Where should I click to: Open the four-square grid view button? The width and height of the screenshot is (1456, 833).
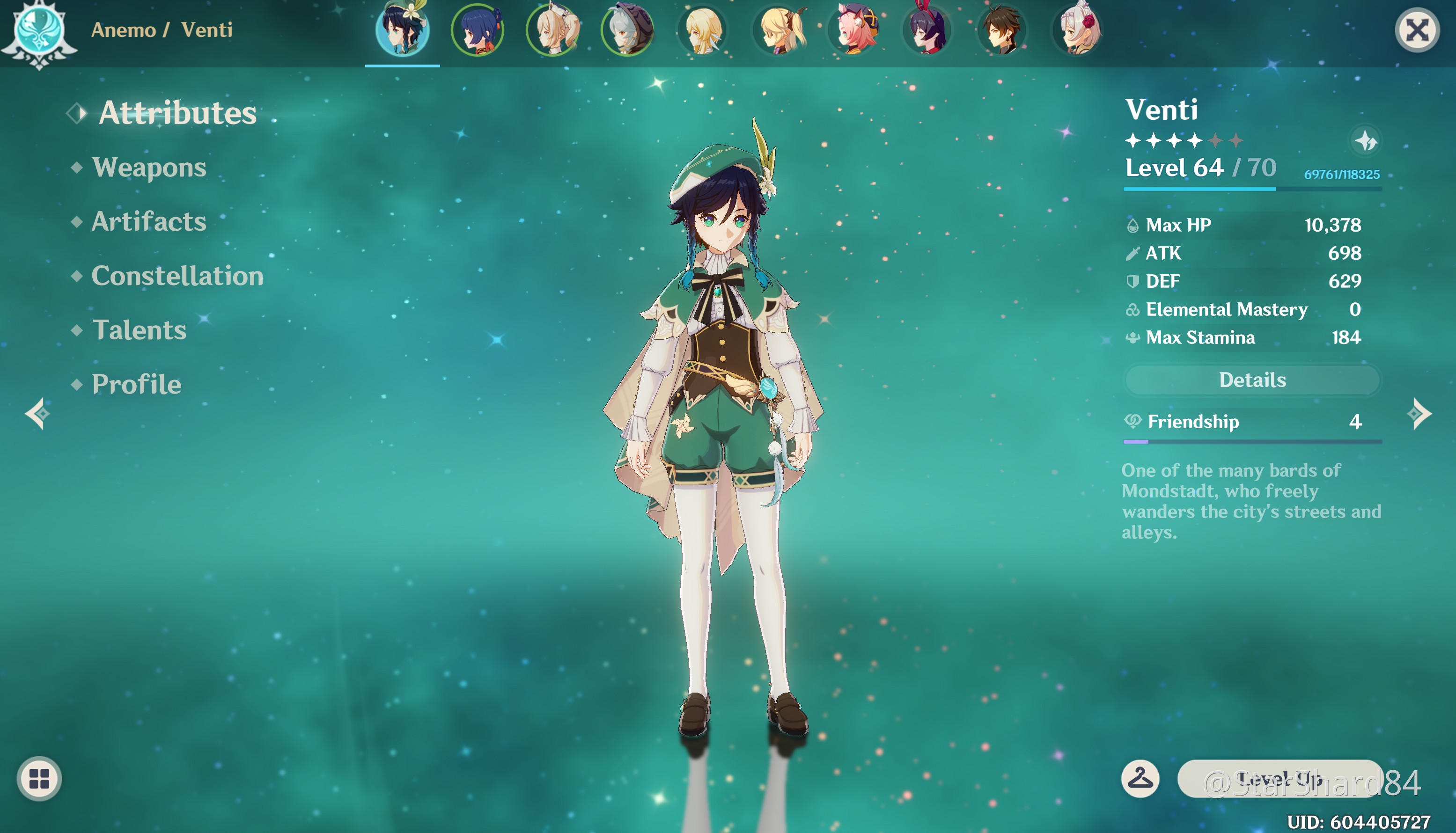pos(39,779)
